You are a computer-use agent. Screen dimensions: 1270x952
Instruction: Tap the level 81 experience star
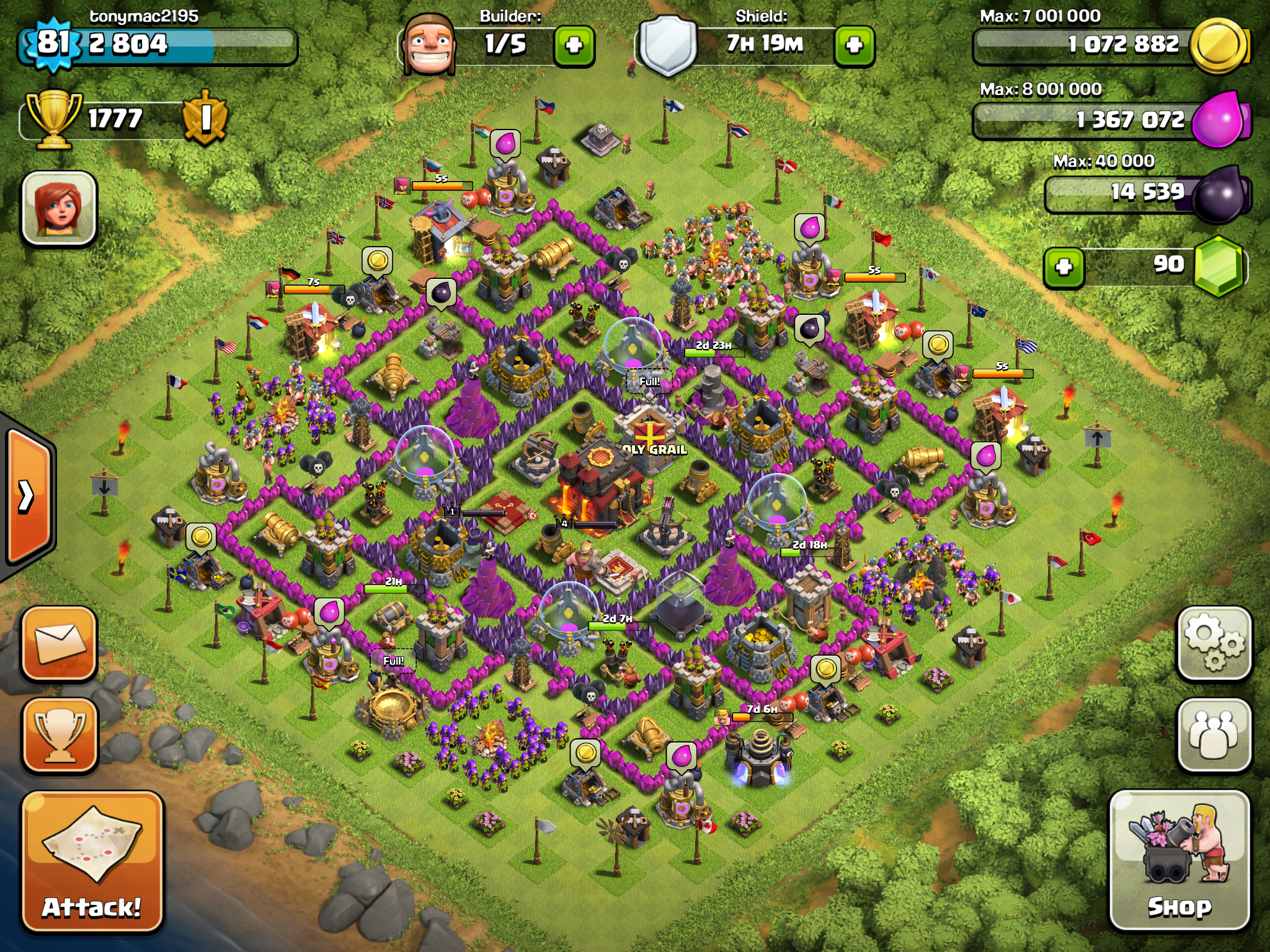[x=53, y=43]
